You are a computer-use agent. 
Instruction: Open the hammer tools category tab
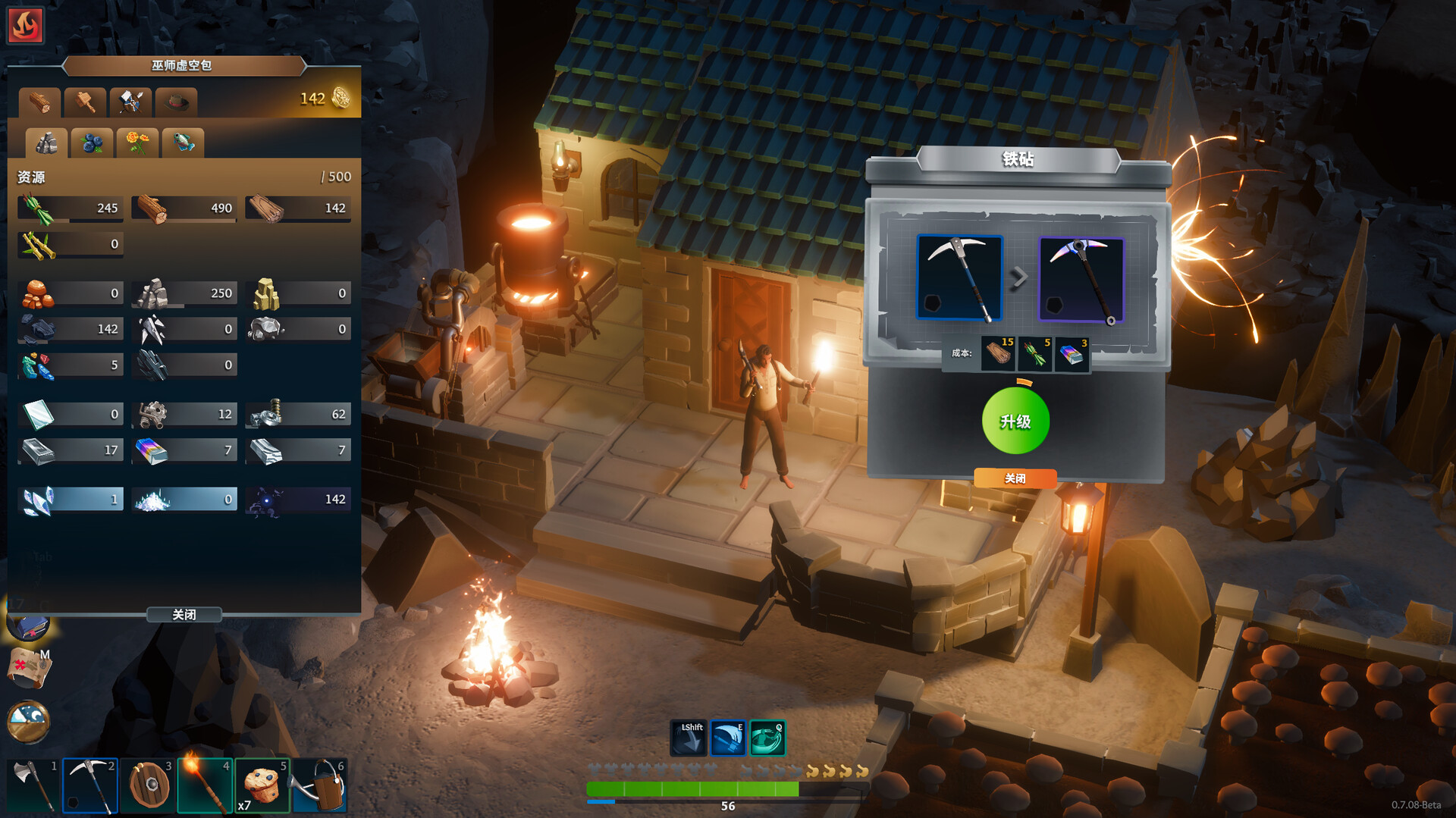click(85, 102)
